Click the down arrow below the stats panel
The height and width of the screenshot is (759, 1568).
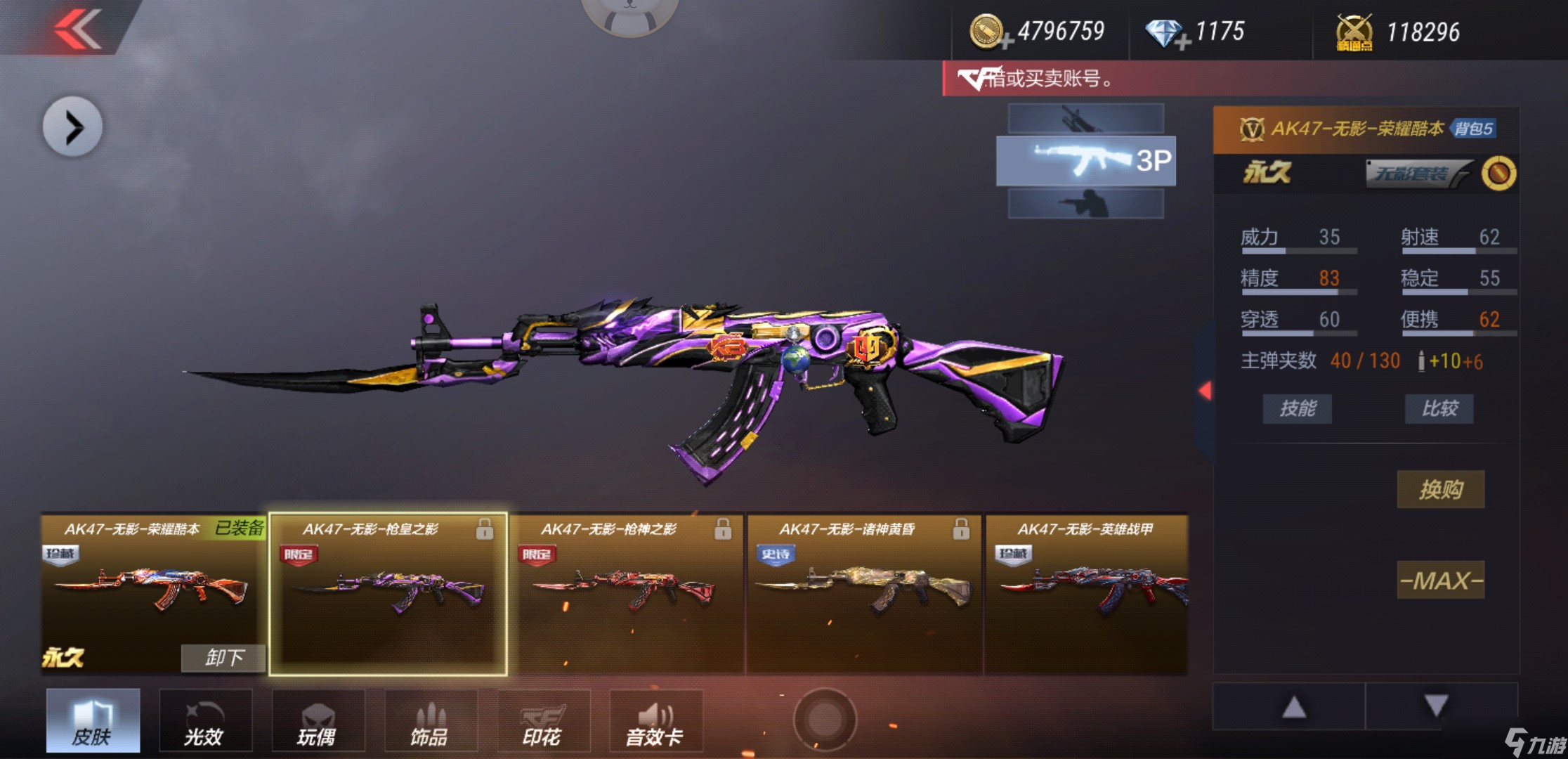pos(1436,706)
